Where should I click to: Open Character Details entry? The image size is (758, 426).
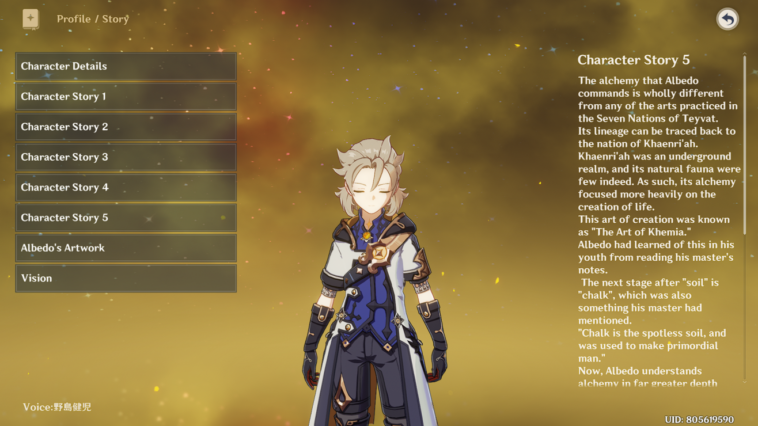126,66
